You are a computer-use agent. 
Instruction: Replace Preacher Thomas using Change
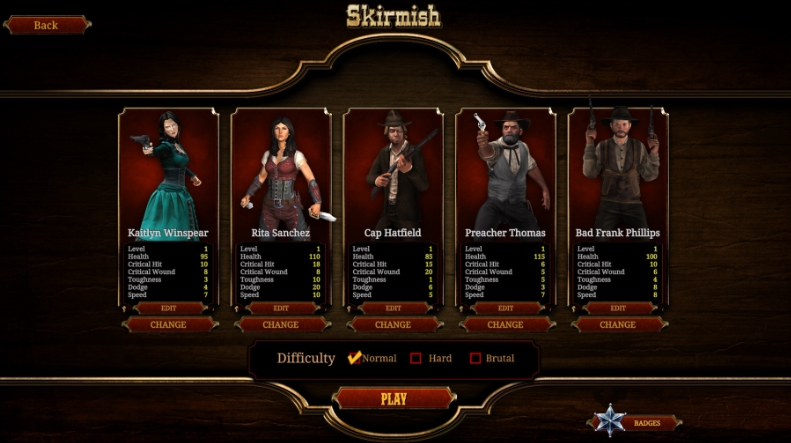(x=505, y=324)
